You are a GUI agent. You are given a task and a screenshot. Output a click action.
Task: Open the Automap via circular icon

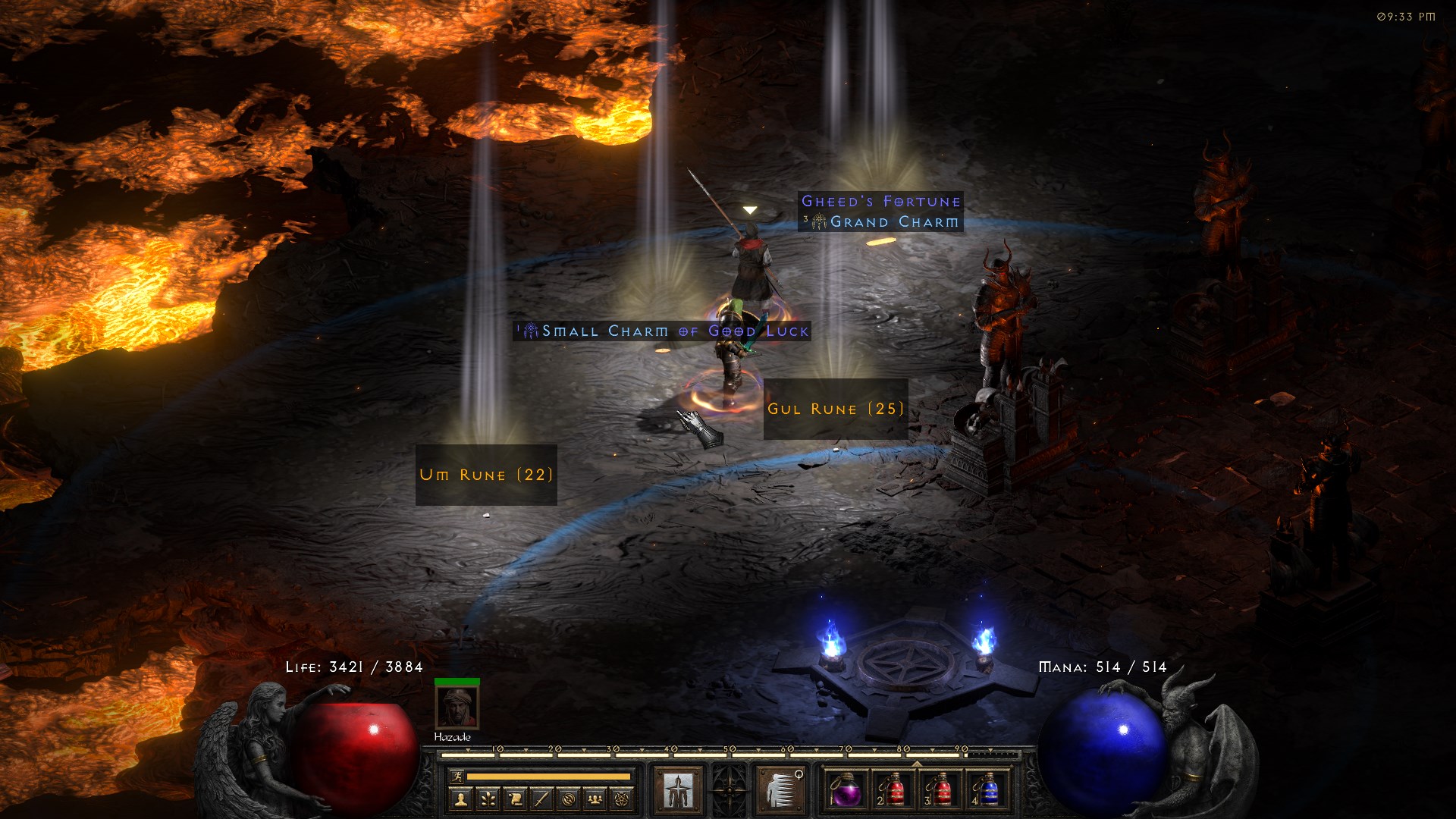[x=570, y=798]
